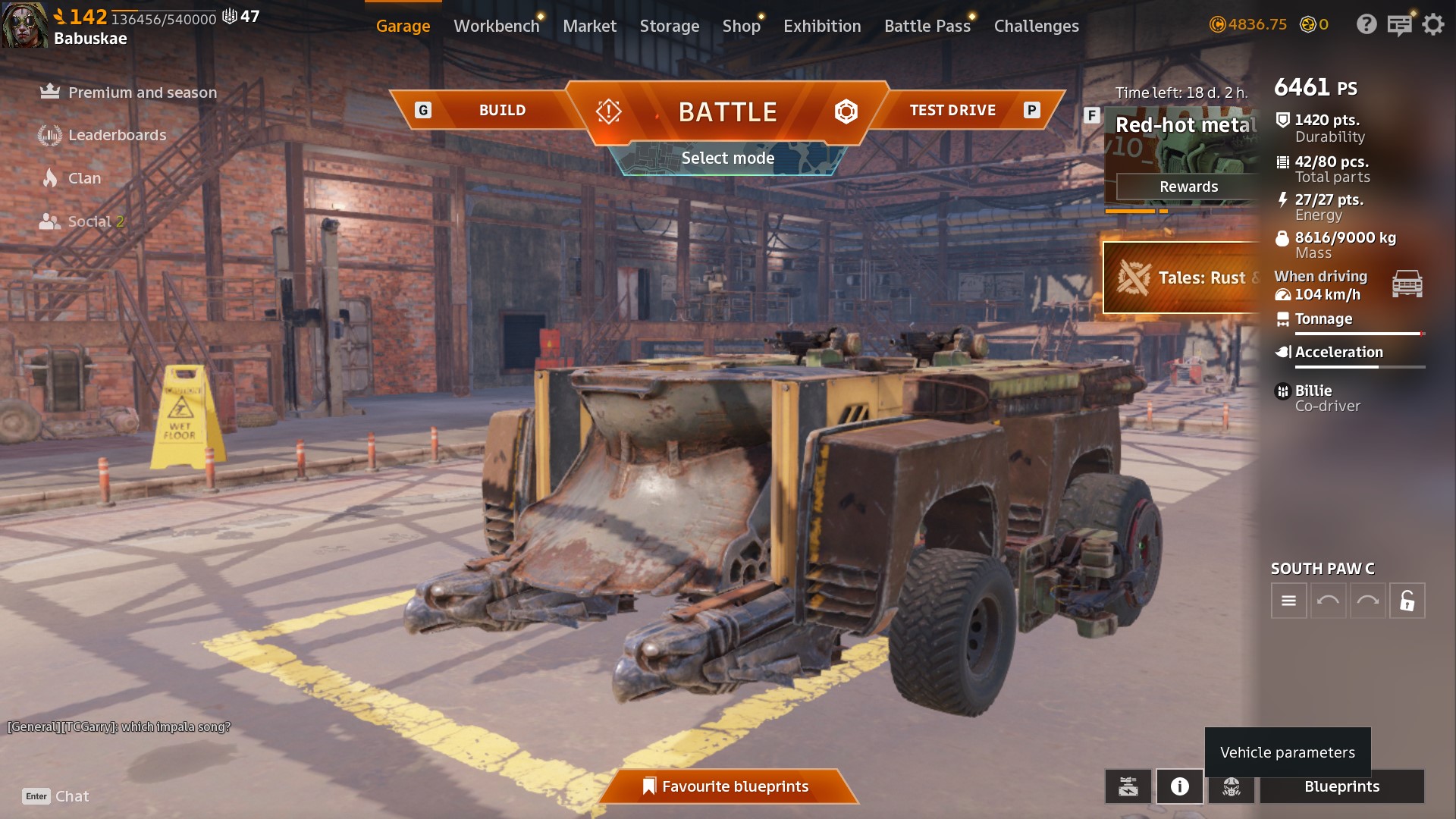Go to the Storage tab
Image resolution: width=1456 pixels, height=819 pixels.
point(669,26)
